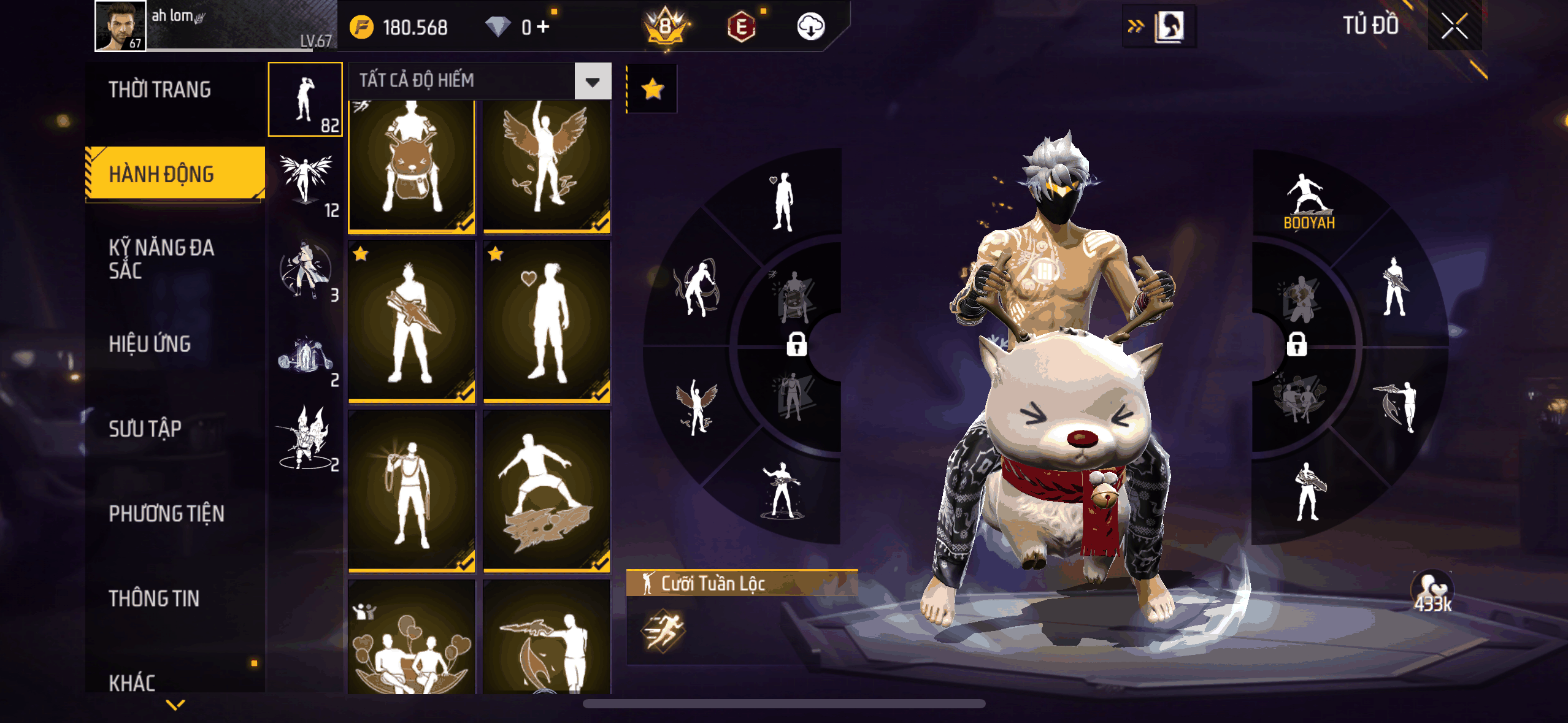Add diamonds with the plus button

pos(542,27)
